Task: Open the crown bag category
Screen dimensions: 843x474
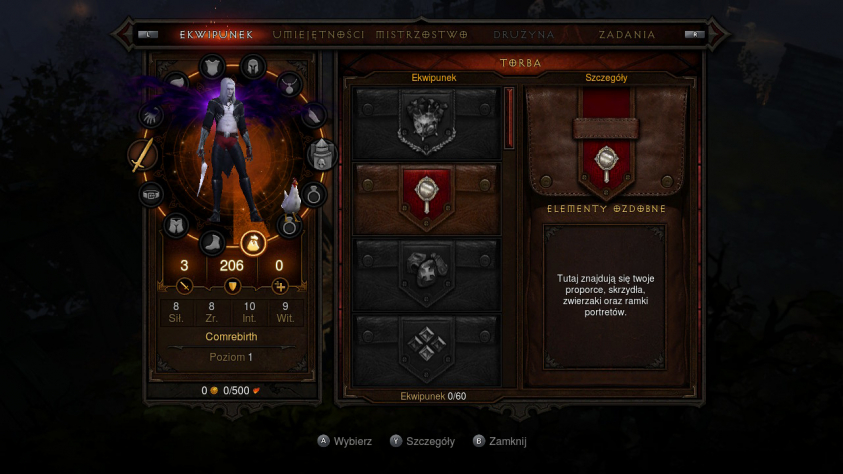Action: [x=427, y=124]
